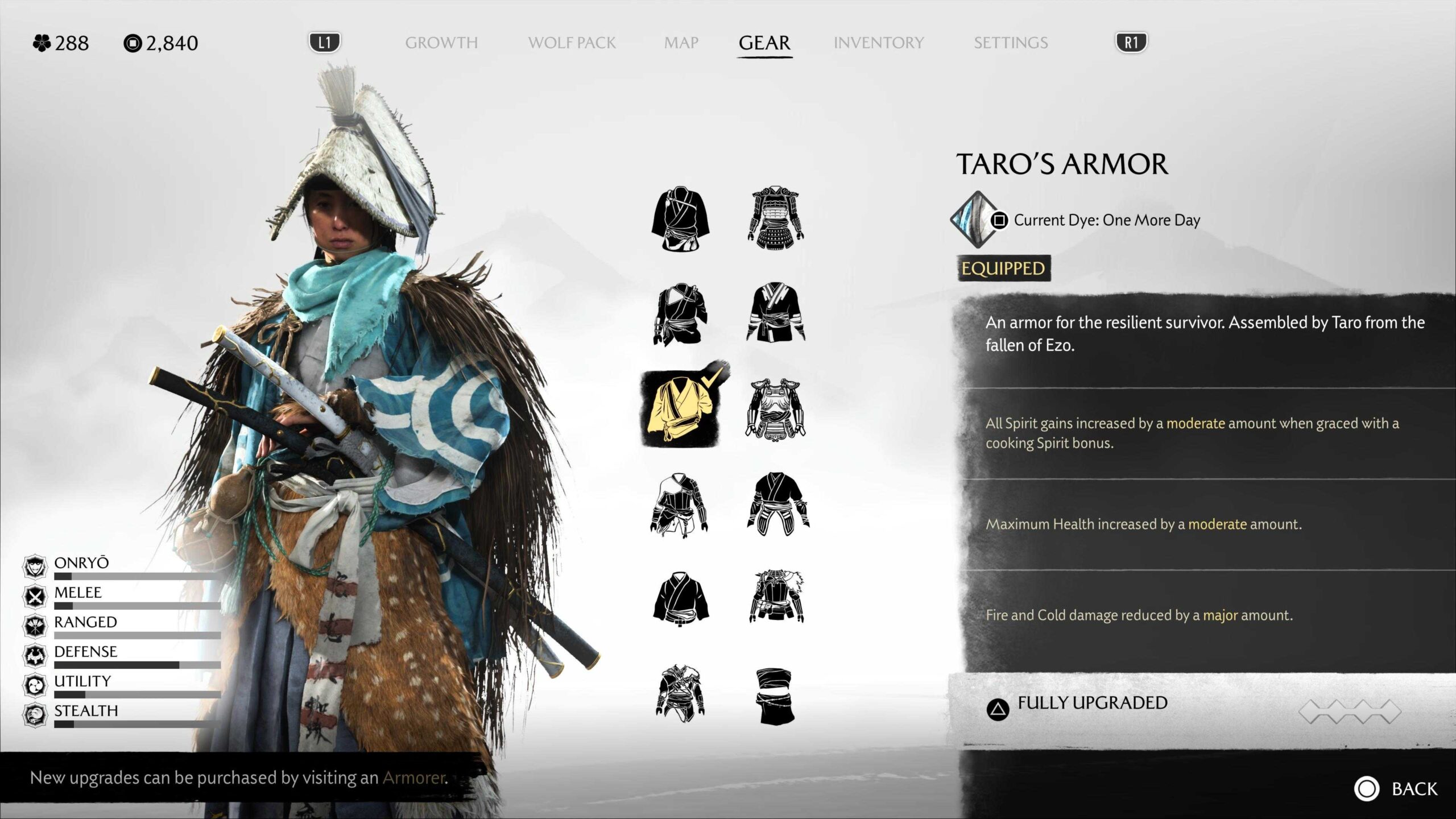This screenshot has width=1456, height=819.
Task: Open the Wolf Pack tab
Action: click(x=572, y=43)
